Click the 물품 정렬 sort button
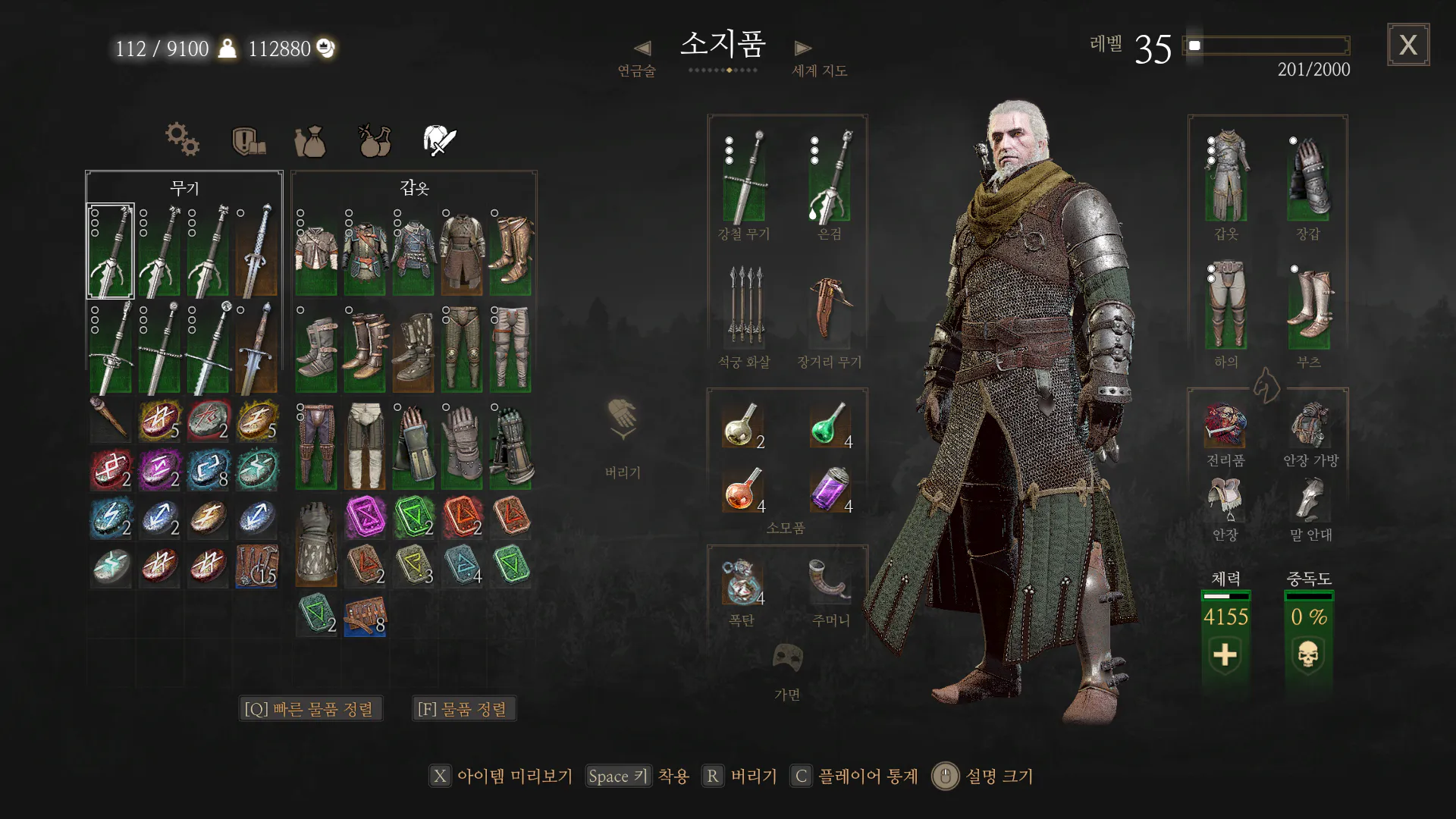1456x819 pixels. 463,709
